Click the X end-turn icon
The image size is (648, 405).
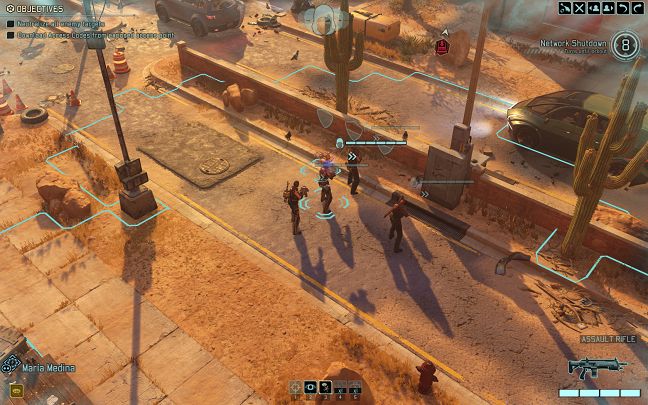tap(580, 8)
